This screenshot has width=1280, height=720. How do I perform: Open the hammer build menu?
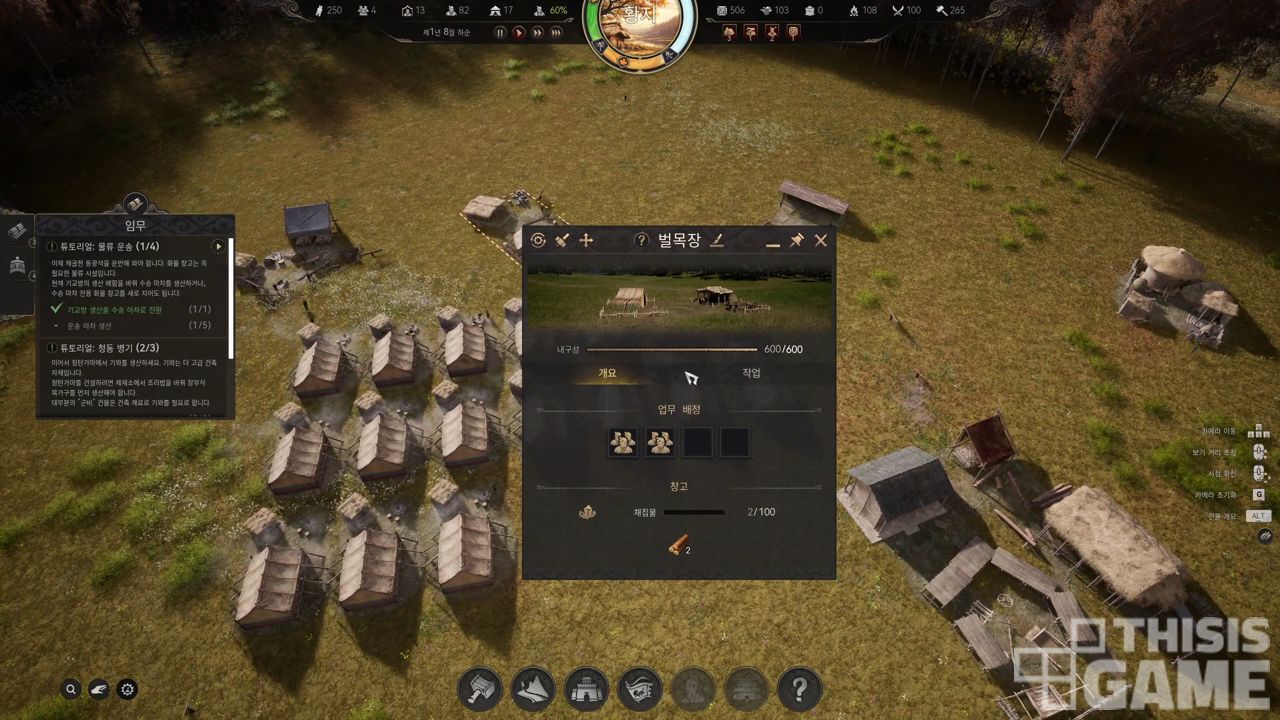(x=480, y=689)
